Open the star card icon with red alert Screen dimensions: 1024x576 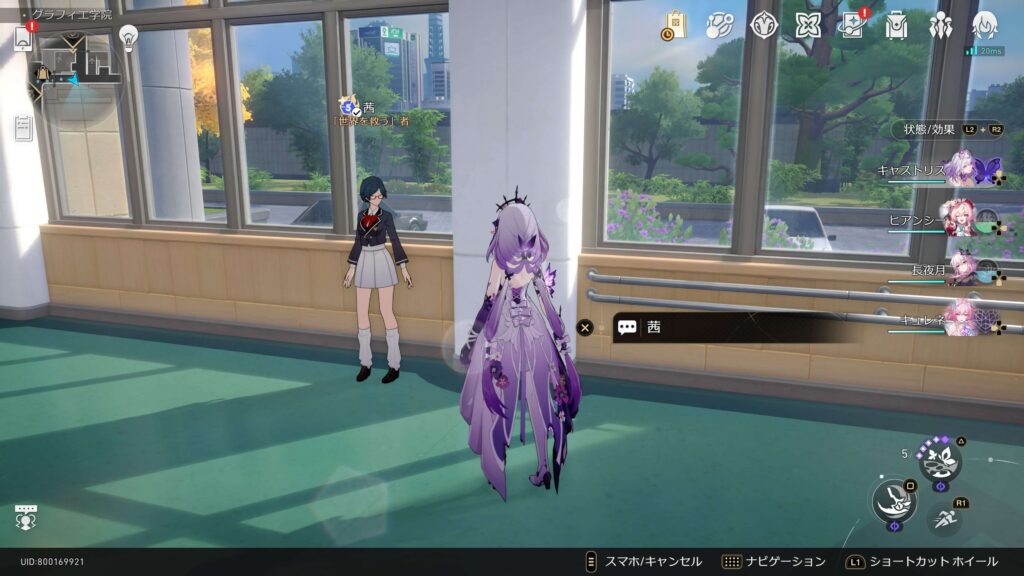[853, 25]
